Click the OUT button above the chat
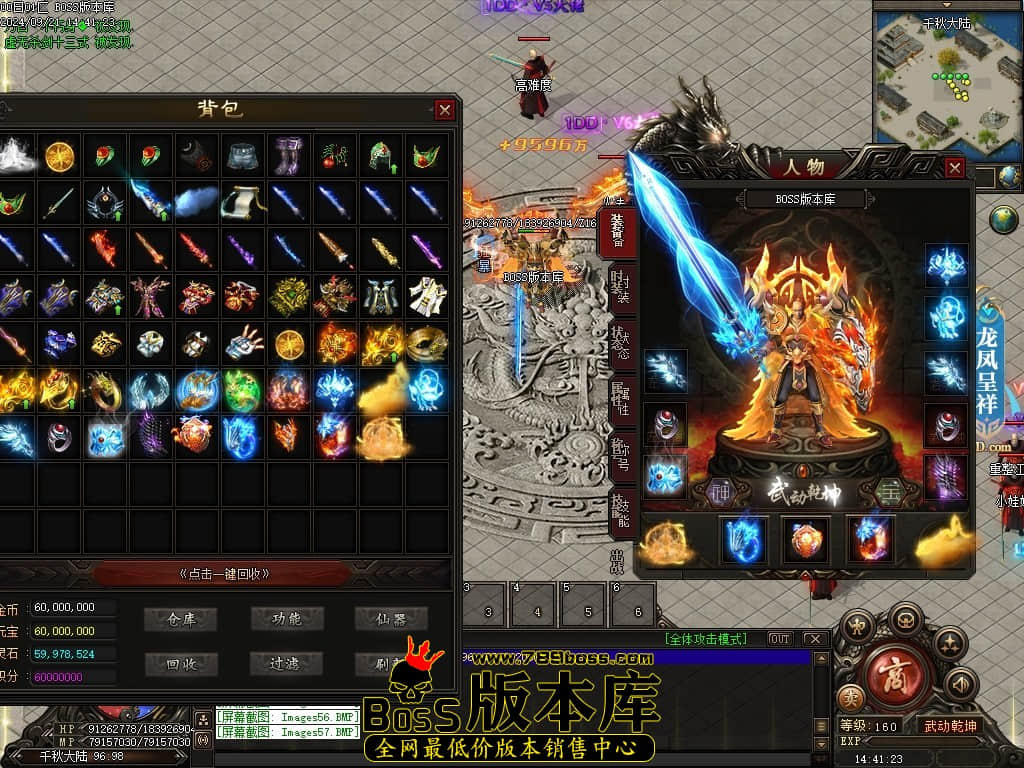 (779, 638)
